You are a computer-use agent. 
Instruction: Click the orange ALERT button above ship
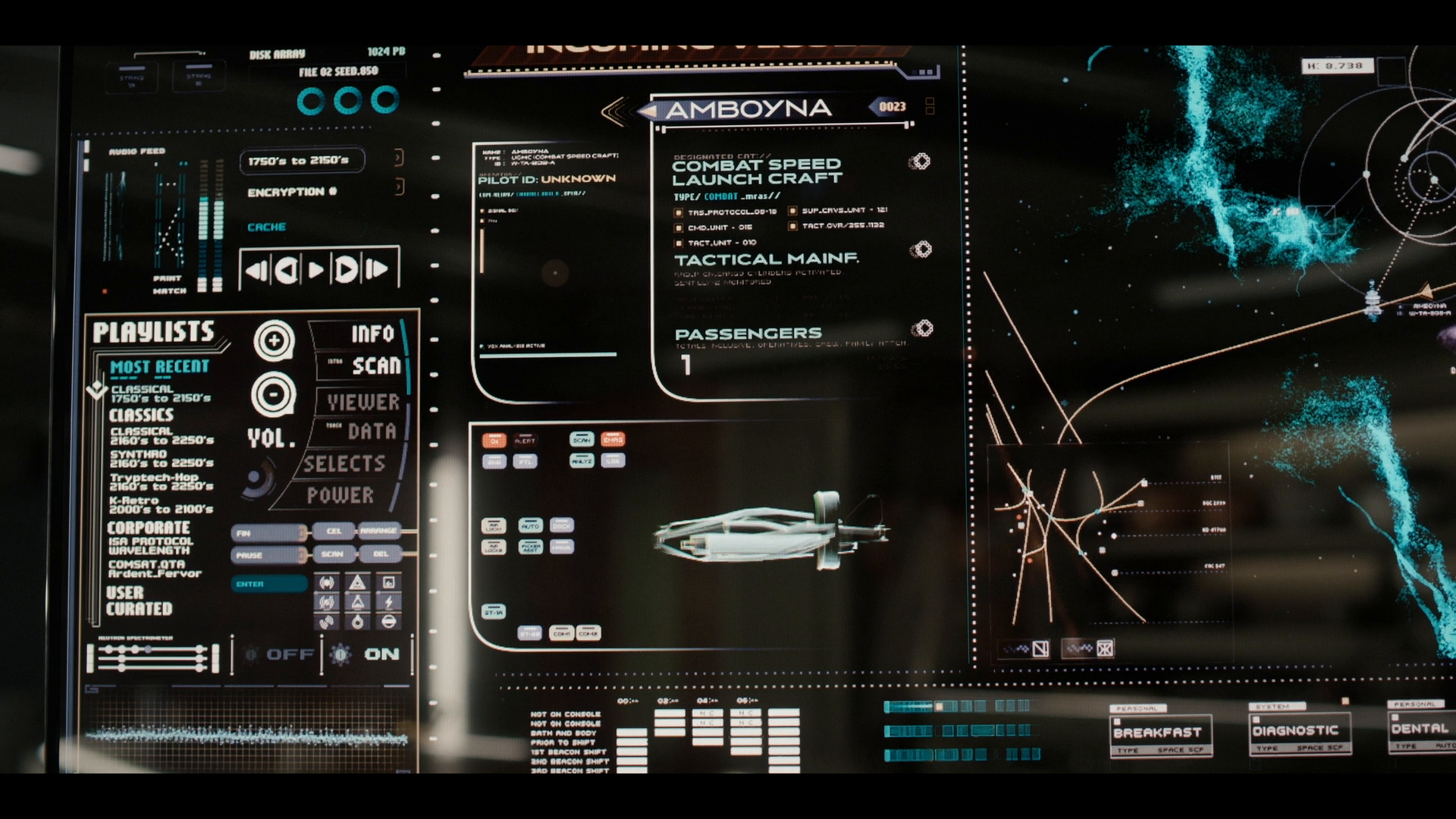coord(525,441)
